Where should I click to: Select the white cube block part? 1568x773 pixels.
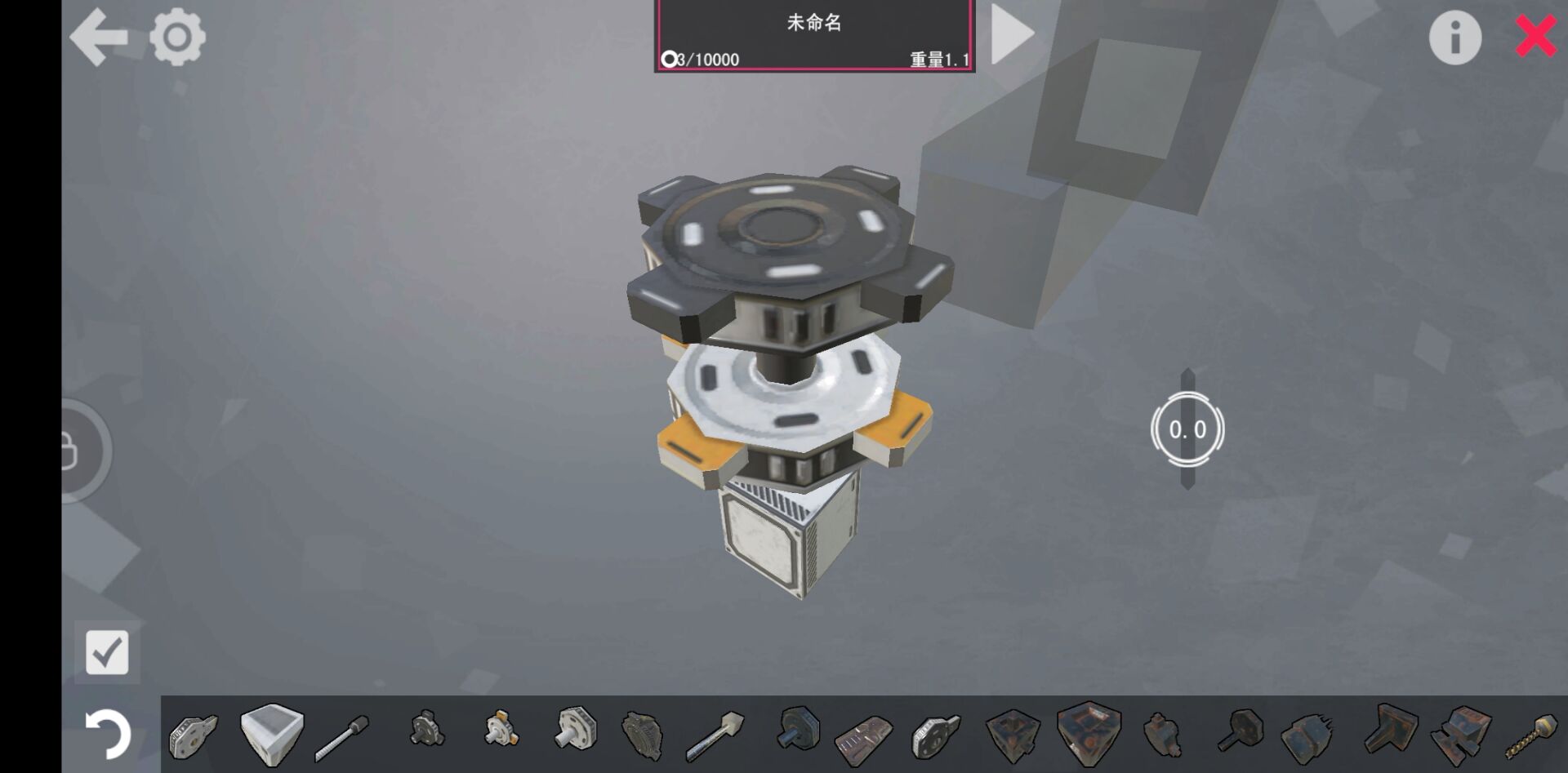(272, 733)
